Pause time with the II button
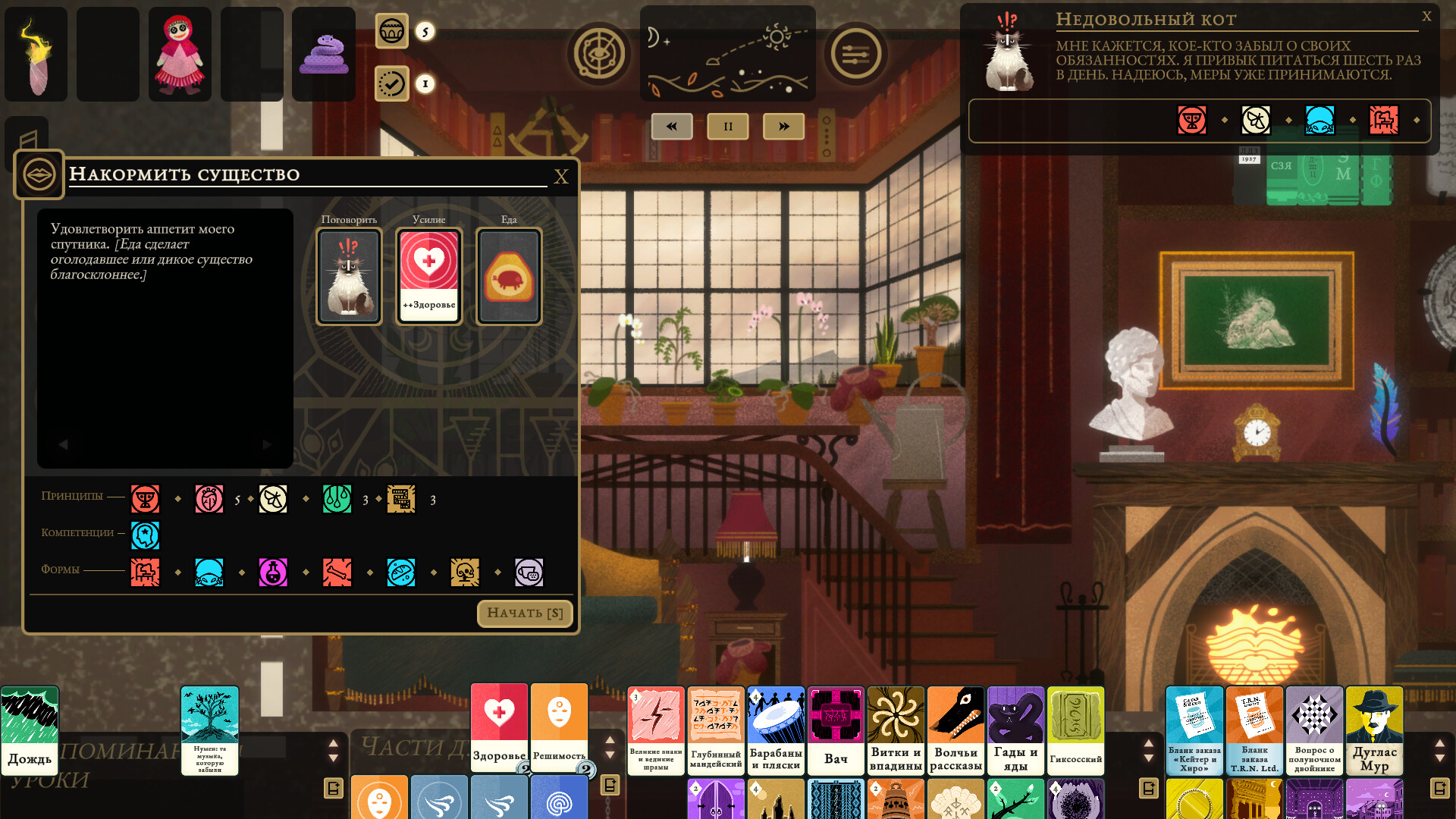 click(727, 126)
